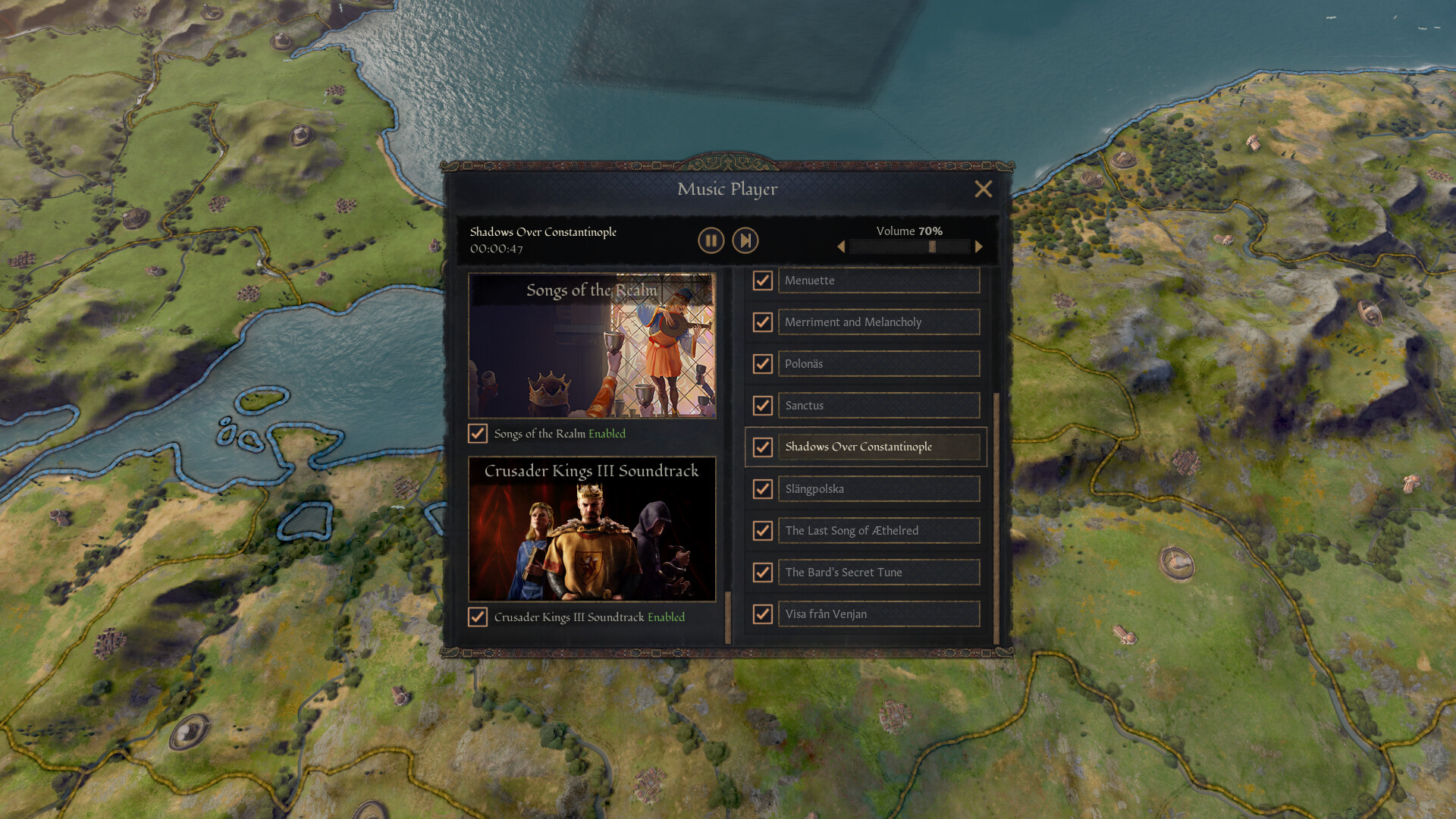Image resolution: width=1456 pixels, height=819 pixels.
Task: Disable the Crusader Kings III Soundtrack playlist
Action: (x=478, y=617)
